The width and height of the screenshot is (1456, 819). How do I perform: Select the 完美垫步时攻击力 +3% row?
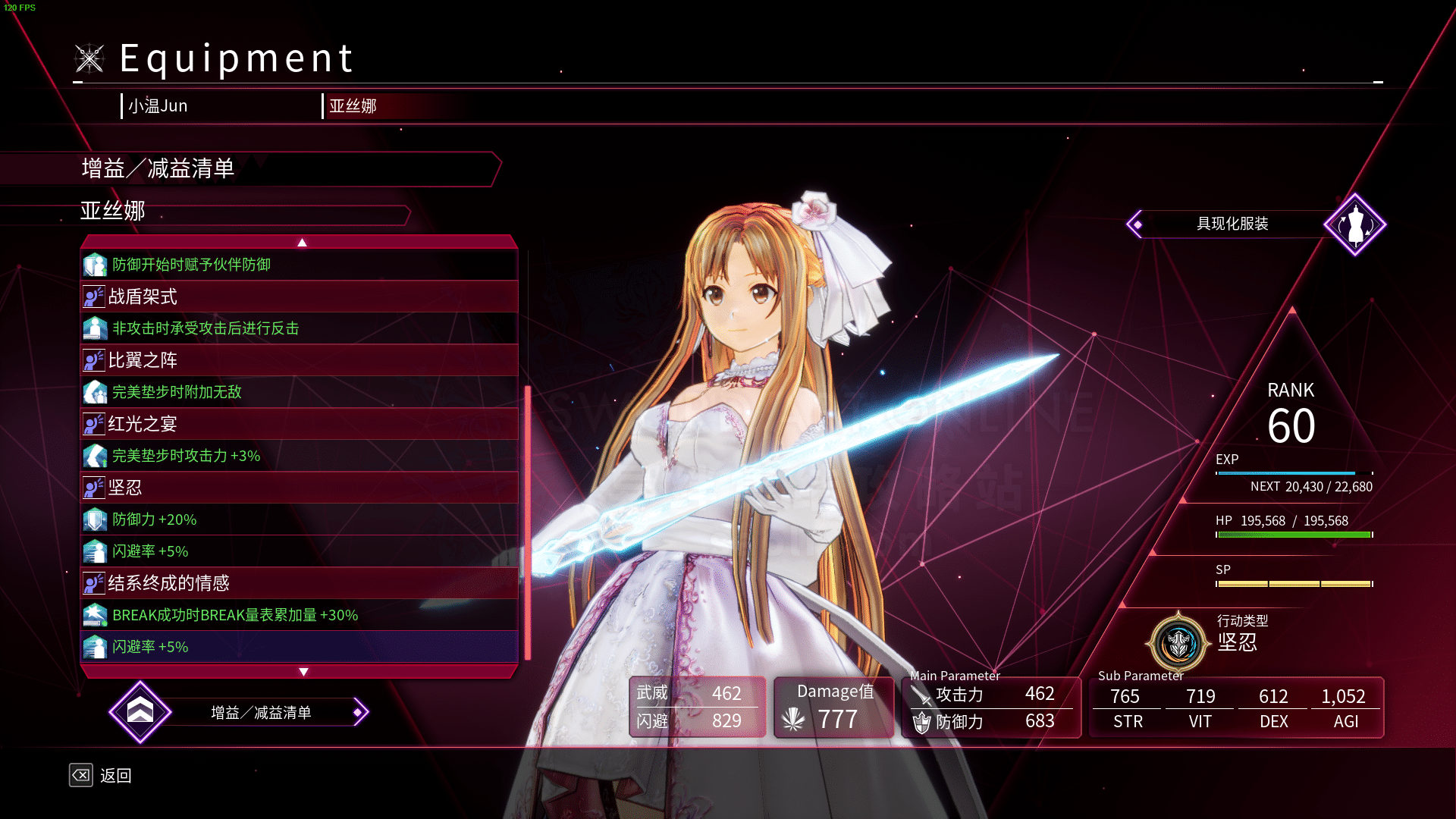pos(299,456)
